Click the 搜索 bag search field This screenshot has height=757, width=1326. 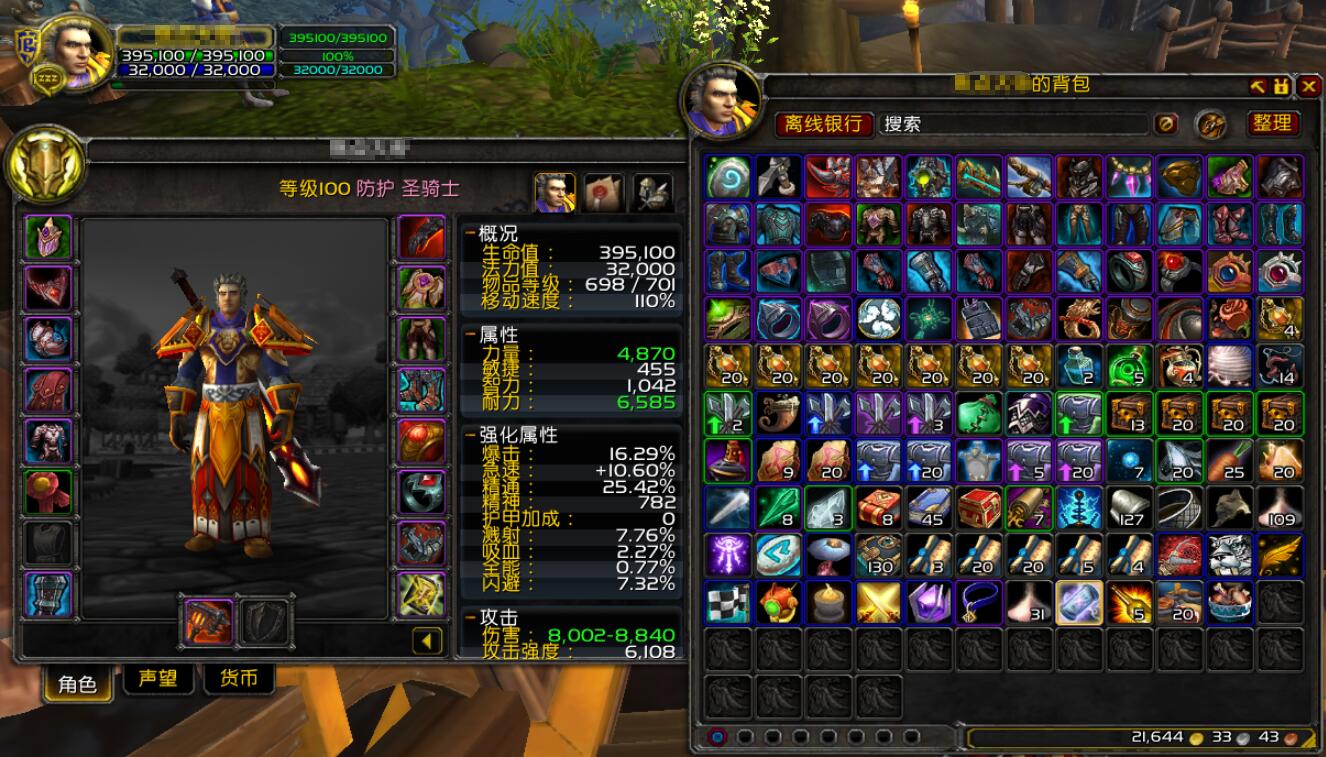1012,124
